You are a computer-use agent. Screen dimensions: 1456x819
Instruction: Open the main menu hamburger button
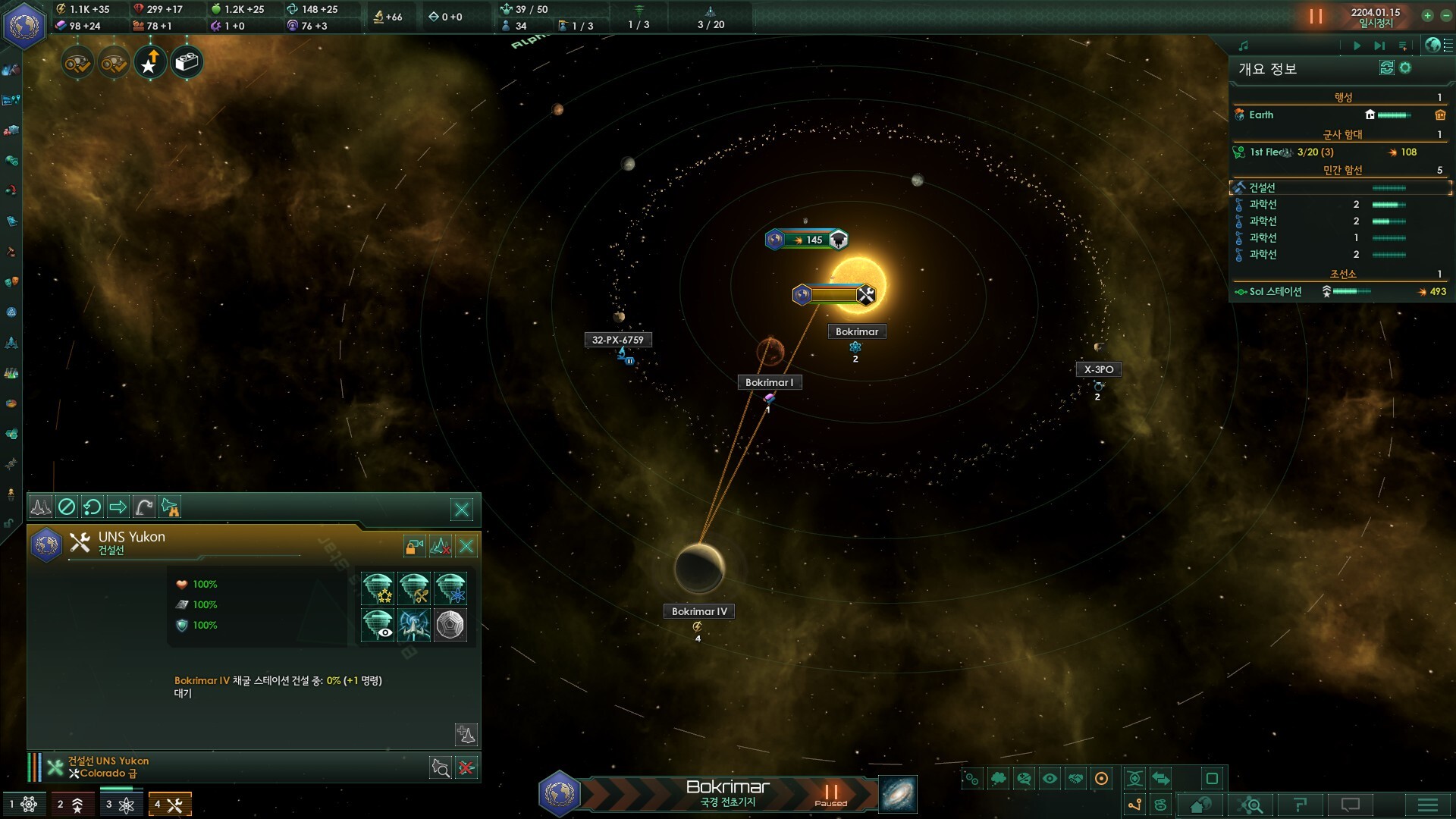[1427, 805]
